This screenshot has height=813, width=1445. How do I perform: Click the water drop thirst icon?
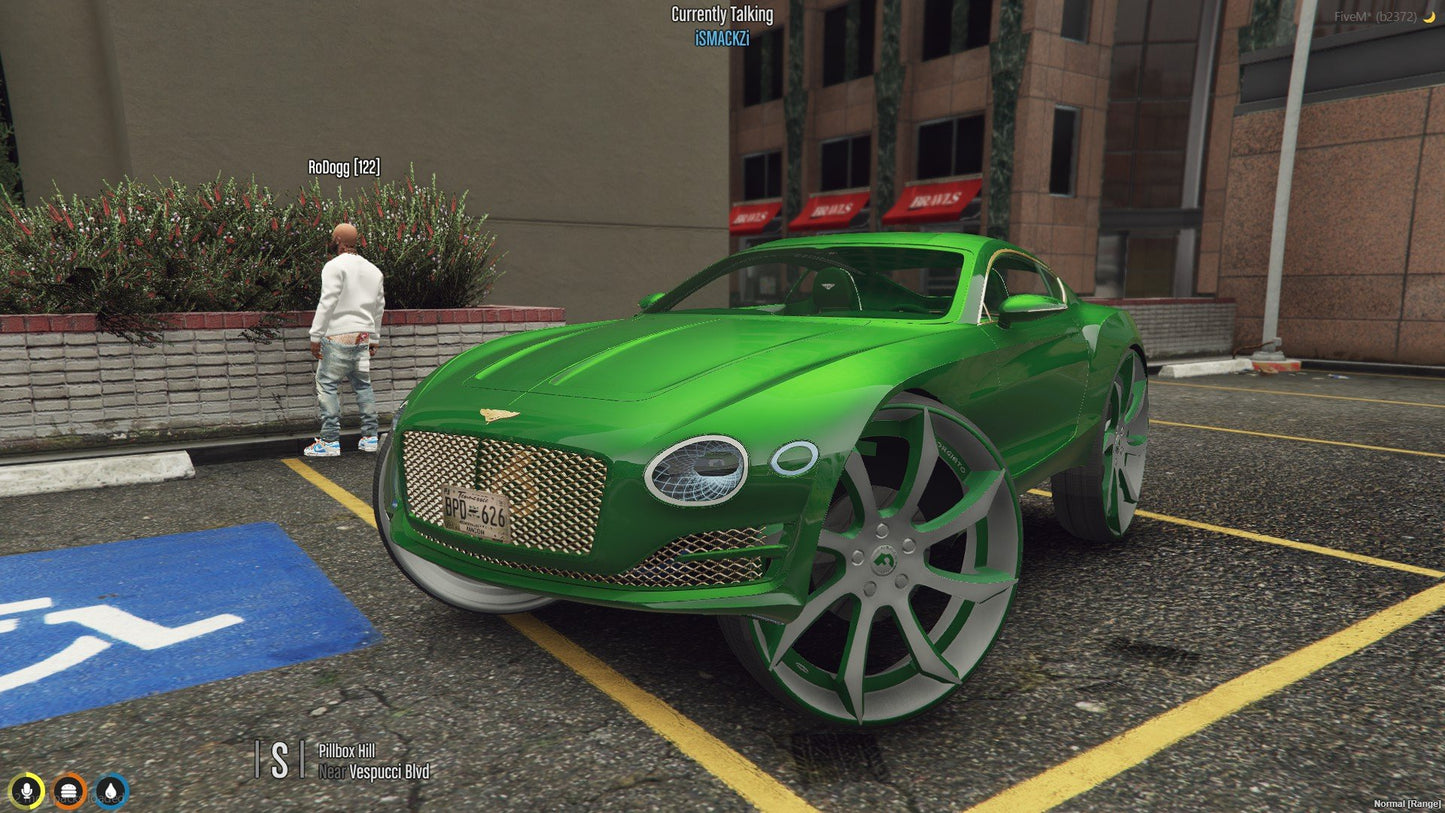pos(110,790)
